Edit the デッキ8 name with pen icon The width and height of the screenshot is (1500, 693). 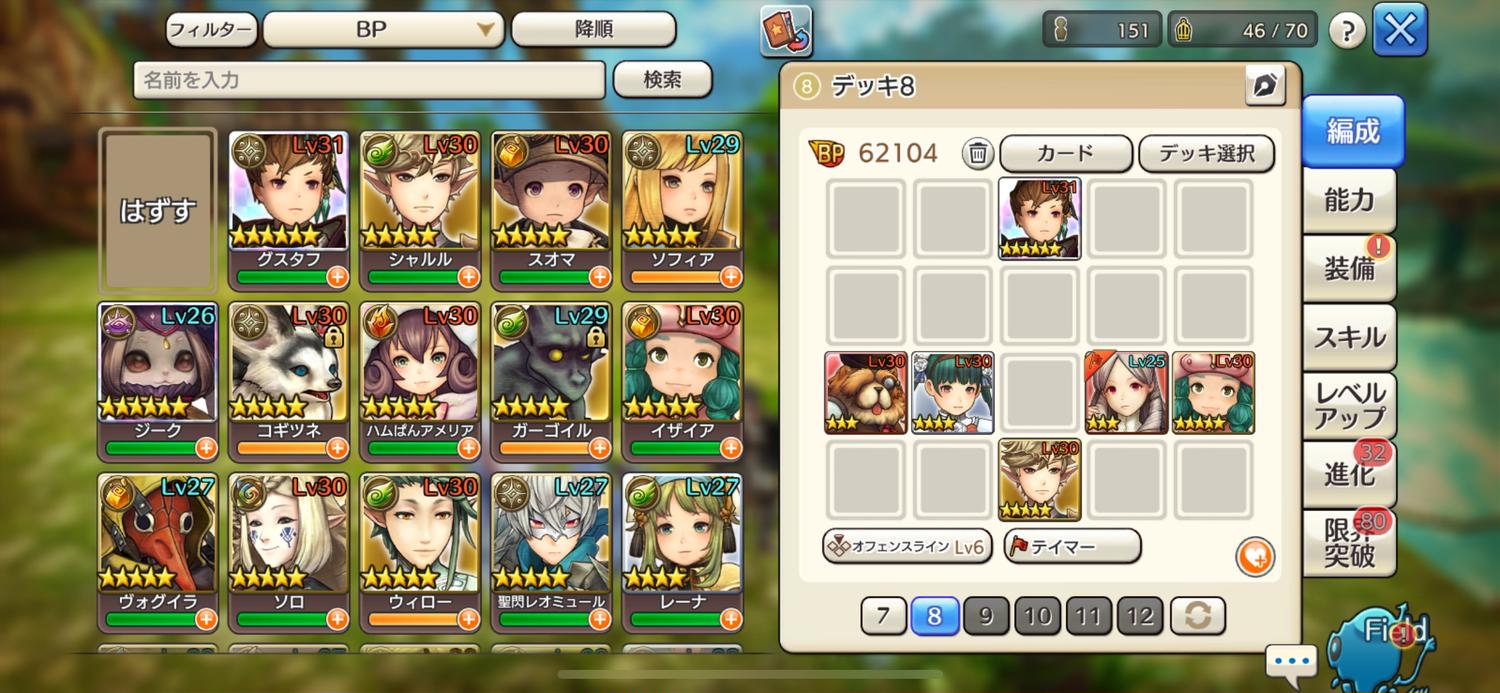point(1265,86)
